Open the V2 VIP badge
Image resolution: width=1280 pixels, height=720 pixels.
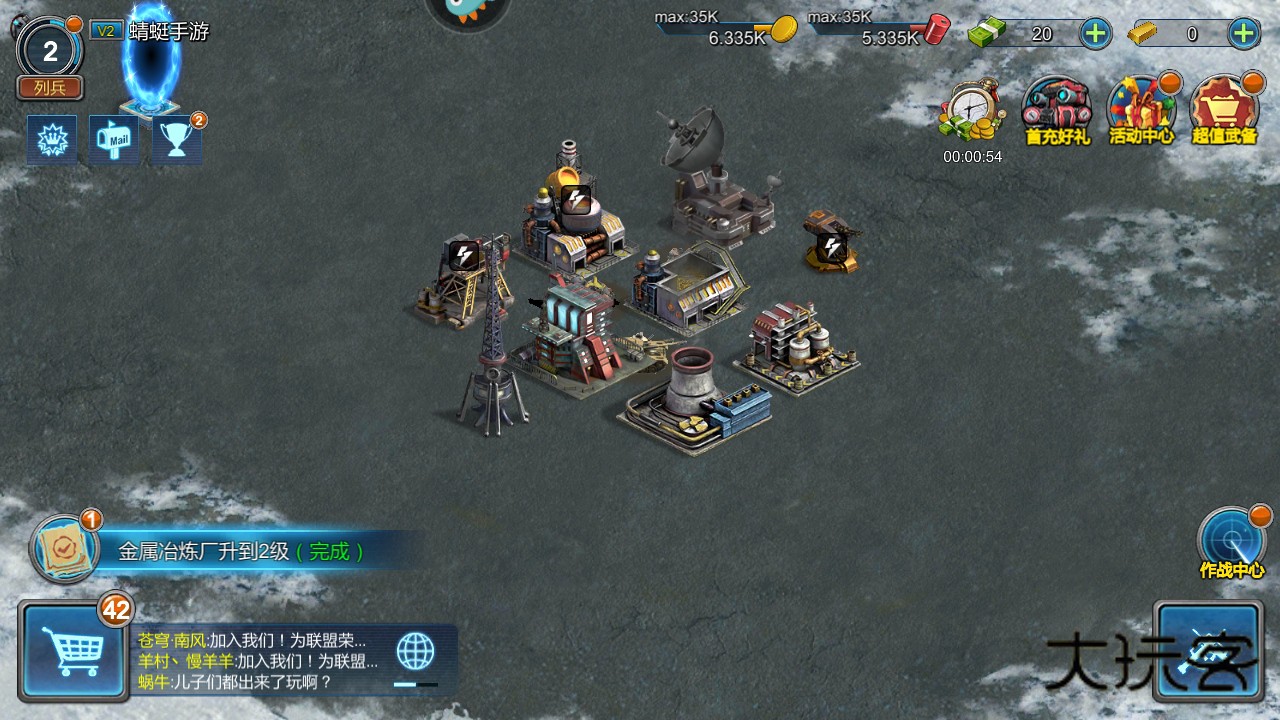(105, 31)
